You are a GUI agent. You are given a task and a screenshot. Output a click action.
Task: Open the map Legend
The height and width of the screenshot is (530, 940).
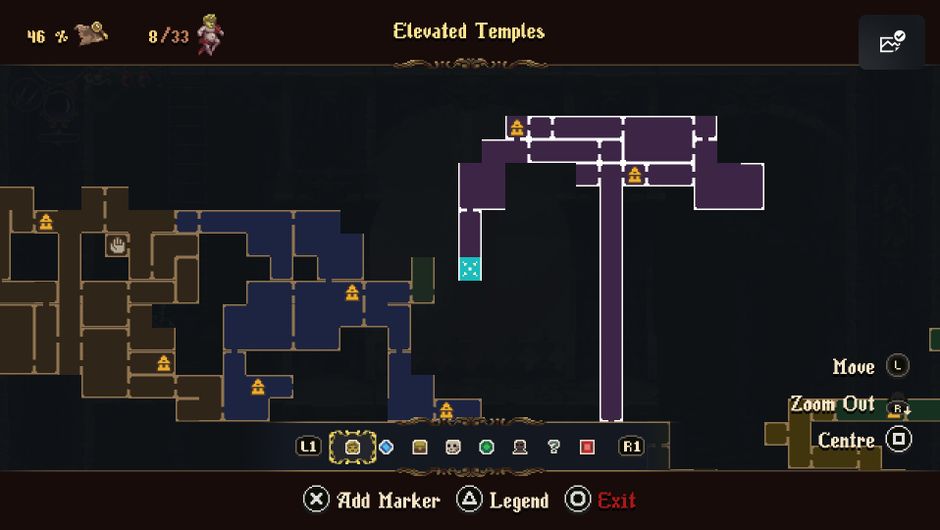click(503, 500)
